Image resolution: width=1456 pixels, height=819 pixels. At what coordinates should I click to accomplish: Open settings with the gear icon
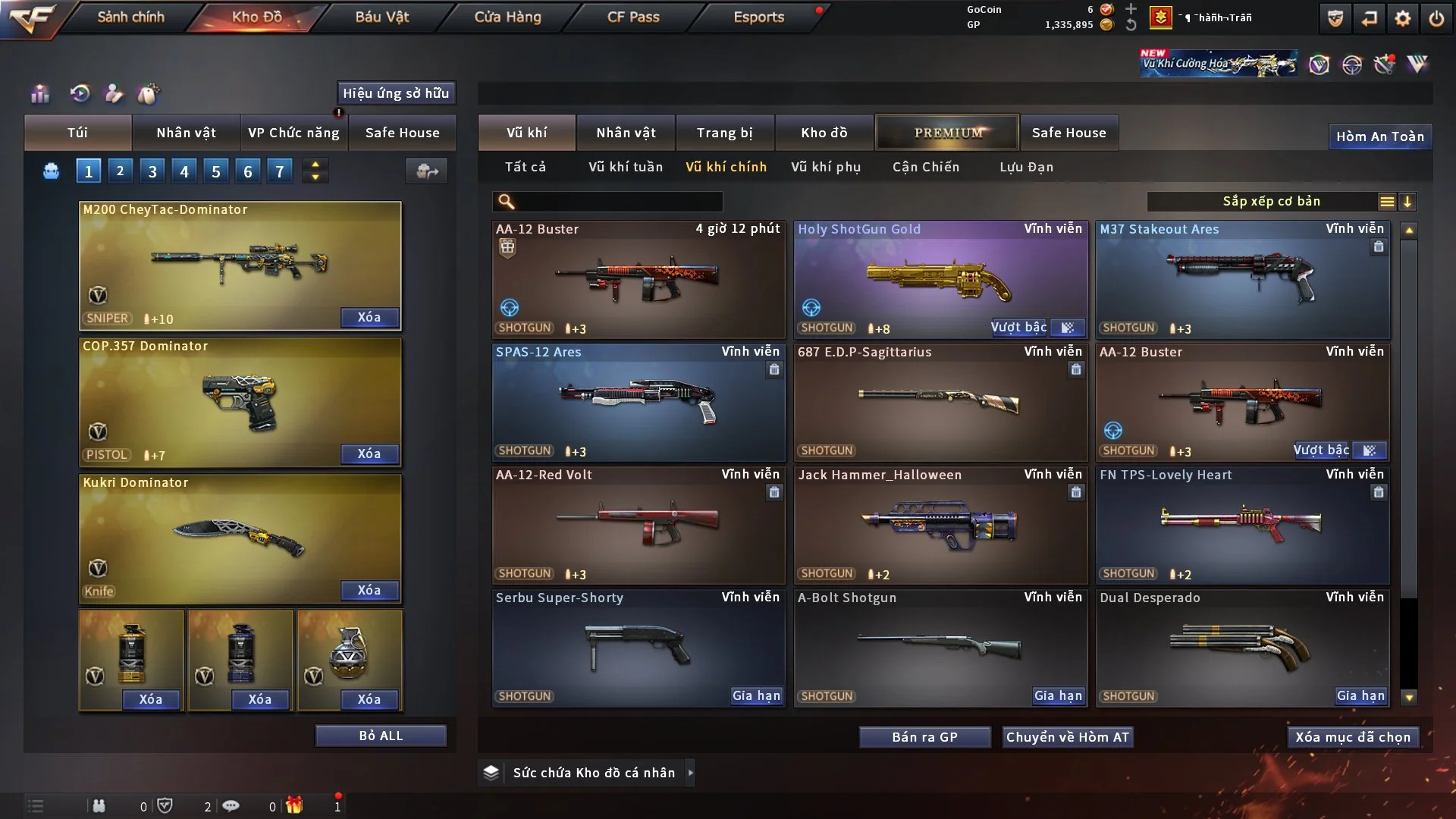[x=1402, y=18]
